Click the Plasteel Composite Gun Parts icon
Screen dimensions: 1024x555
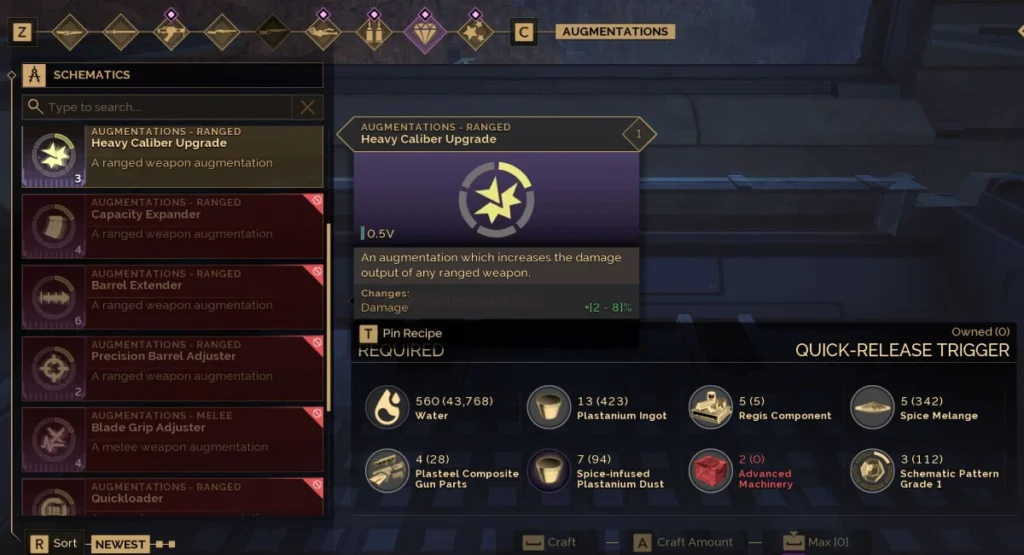[x=387, y=471]
